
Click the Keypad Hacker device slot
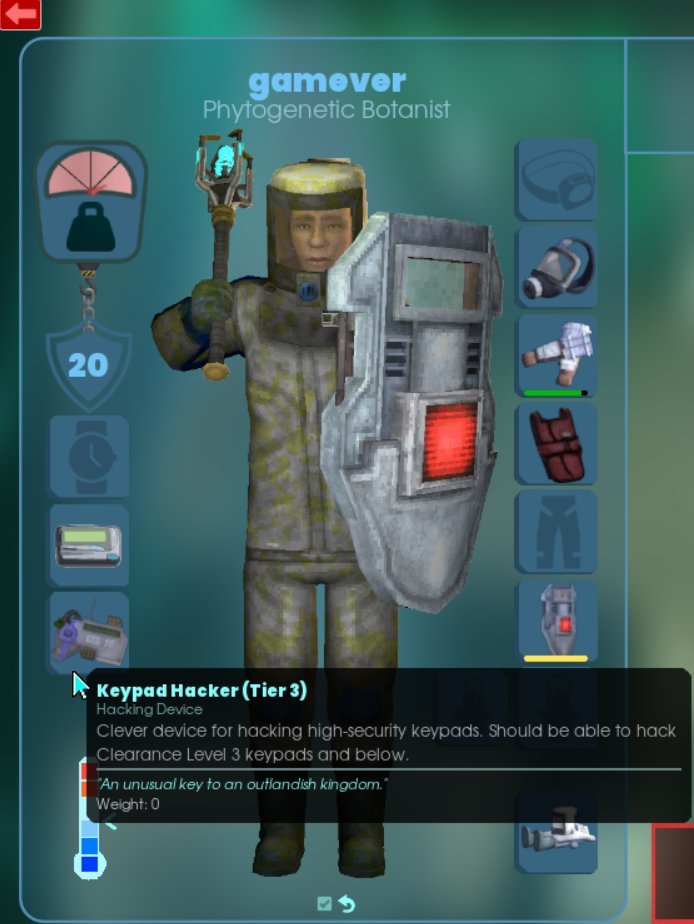89,632
